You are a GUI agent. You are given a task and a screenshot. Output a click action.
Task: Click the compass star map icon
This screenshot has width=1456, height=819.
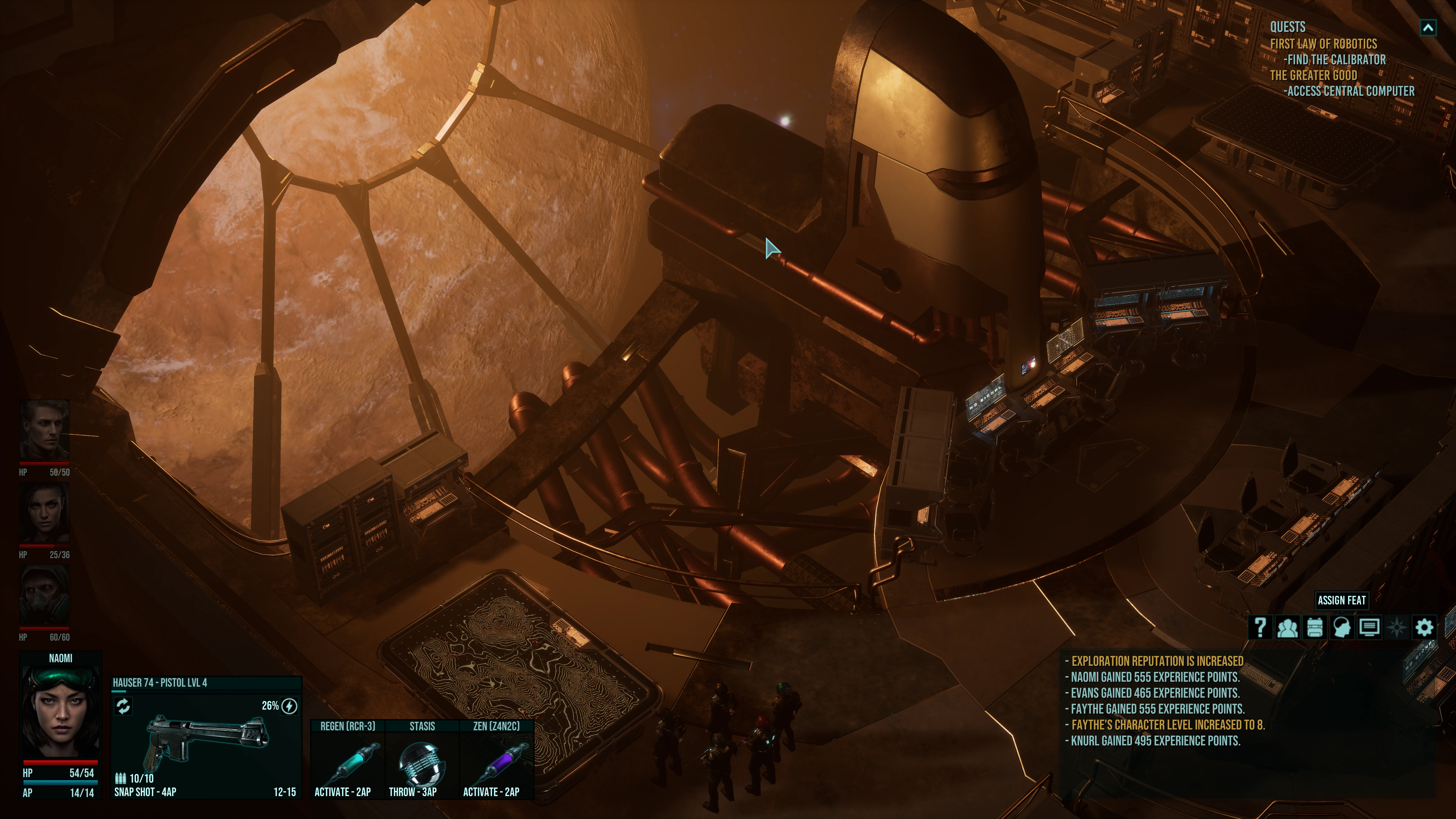point(1397,627)
